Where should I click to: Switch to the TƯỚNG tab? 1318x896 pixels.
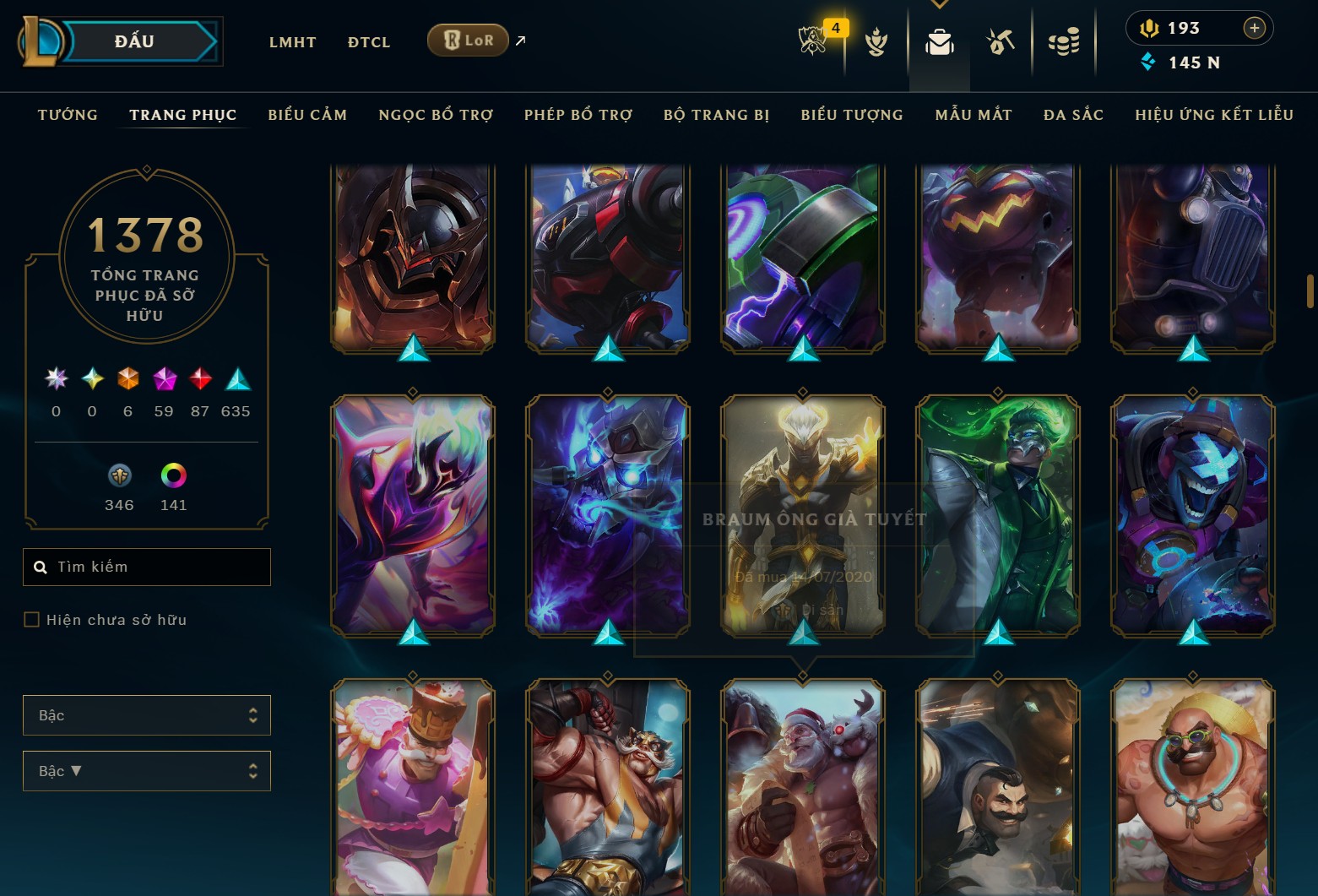(68, 115)
